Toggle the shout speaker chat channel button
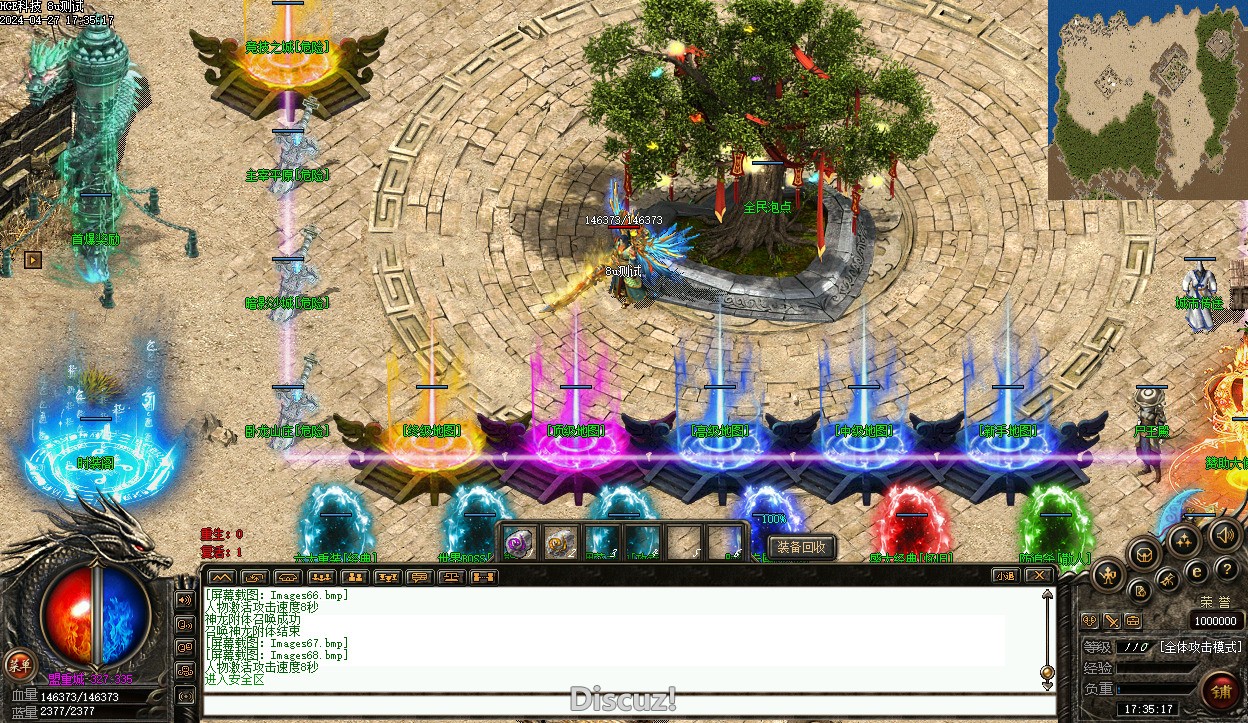Image resolution: width=1248 pixels, height=723 pixels. point(185,599)
